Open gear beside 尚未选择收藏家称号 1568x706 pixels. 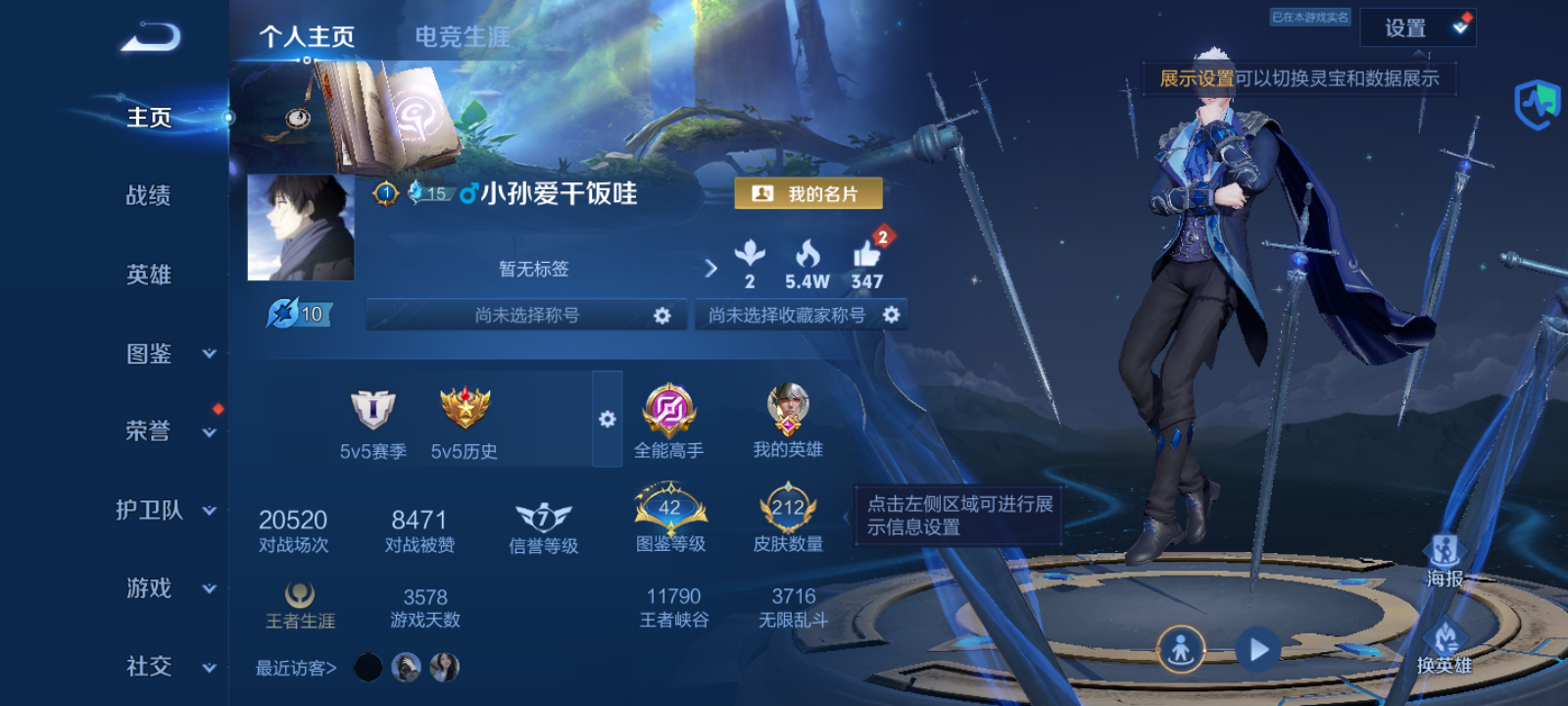[x=890, y=315]
